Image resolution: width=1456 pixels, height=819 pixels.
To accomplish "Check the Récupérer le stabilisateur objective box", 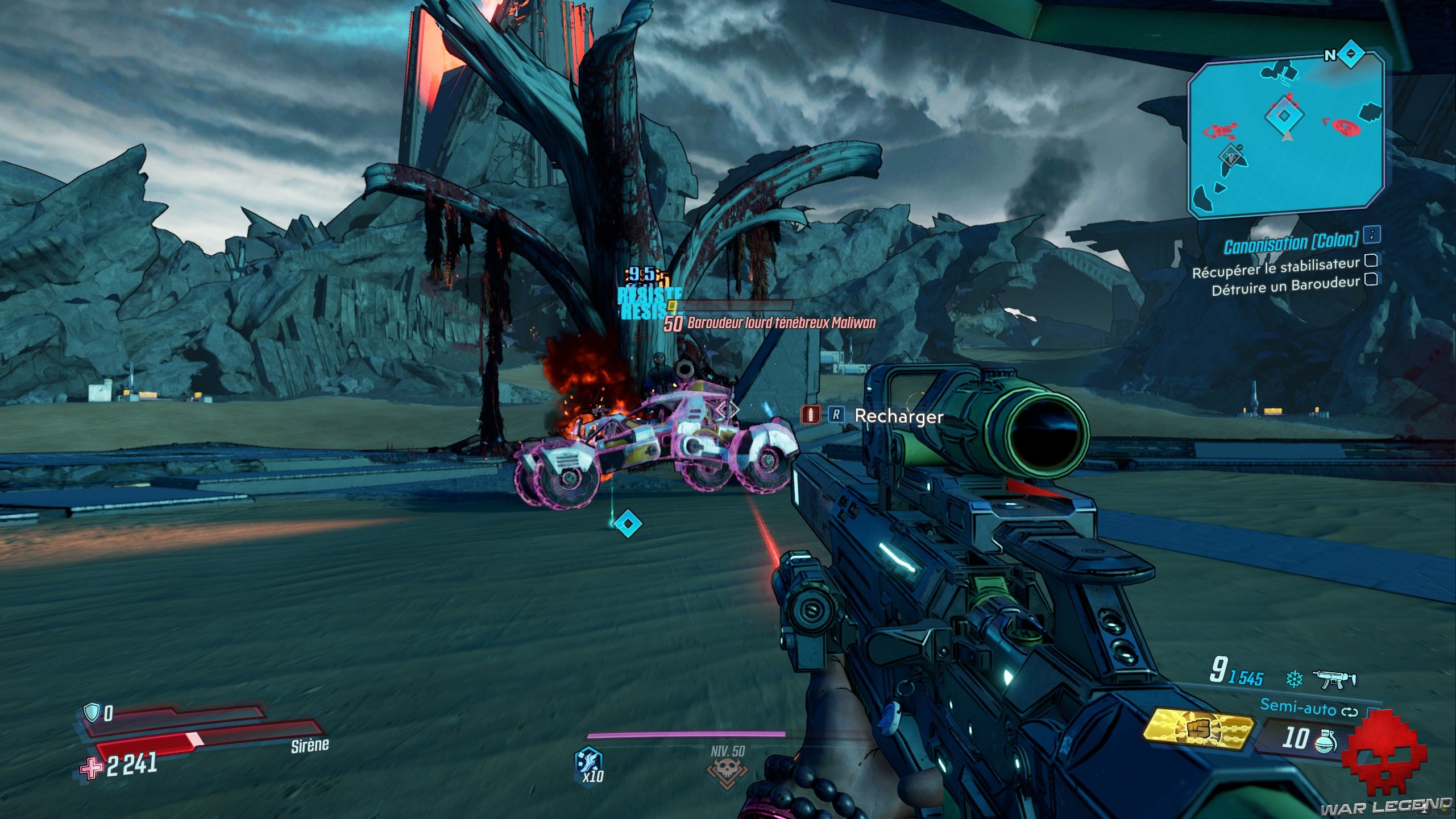I will [1371, 260].
